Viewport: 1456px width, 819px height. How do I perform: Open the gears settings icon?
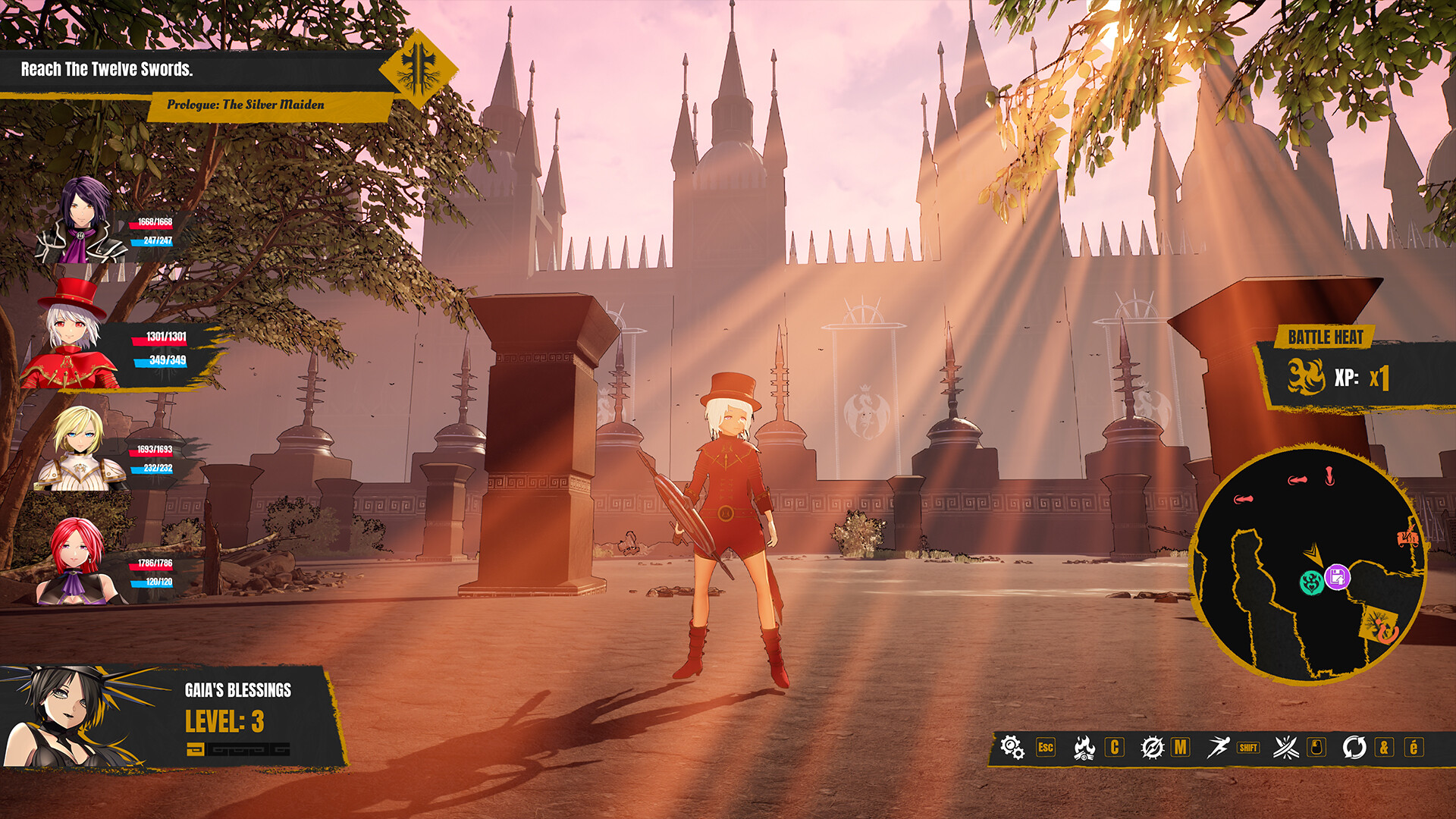[x=1012, y=747]
